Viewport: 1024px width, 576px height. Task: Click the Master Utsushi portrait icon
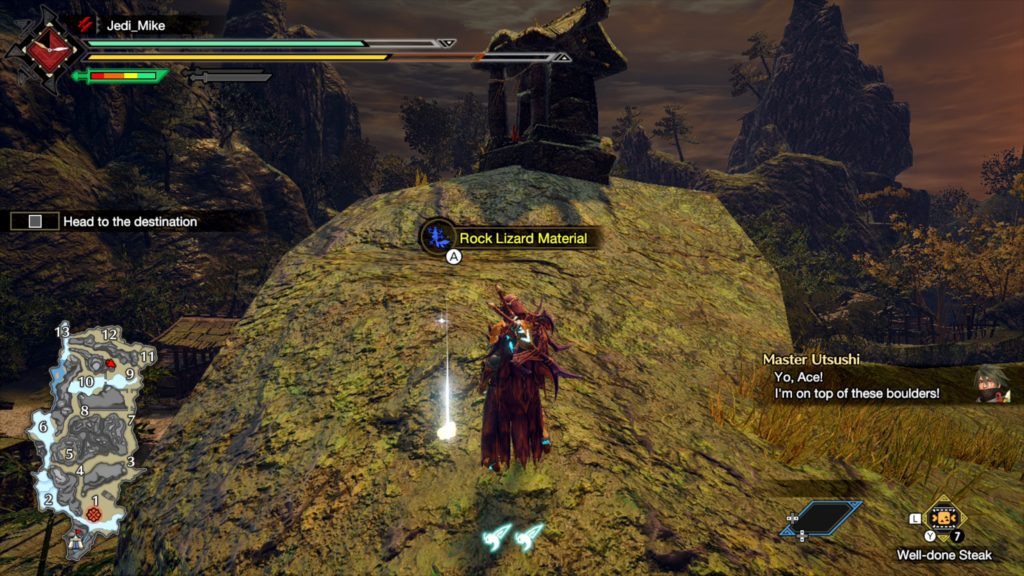[991, 384]
